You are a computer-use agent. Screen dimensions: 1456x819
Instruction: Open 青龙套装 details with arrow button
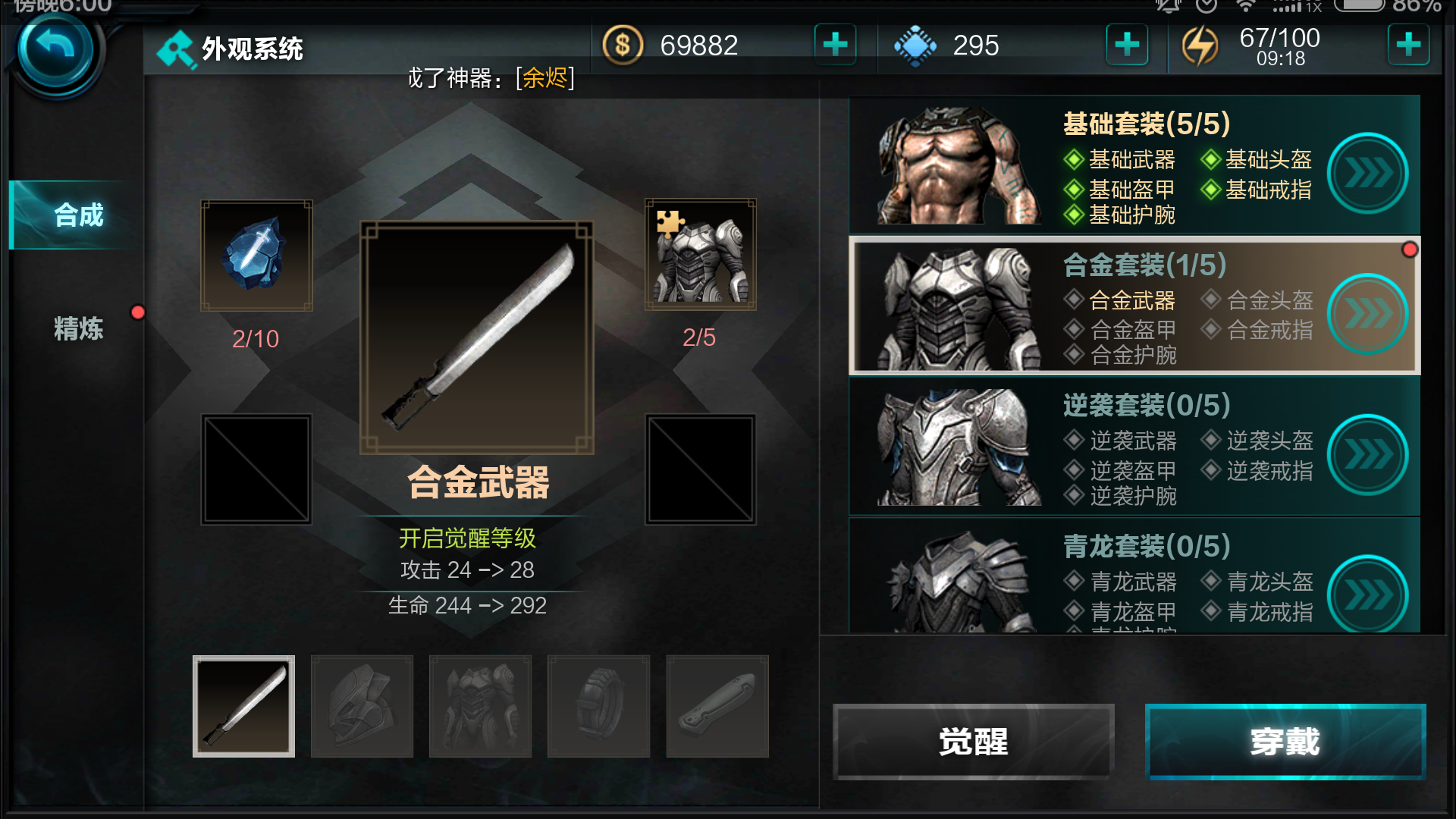click(x=1367, y=595)
